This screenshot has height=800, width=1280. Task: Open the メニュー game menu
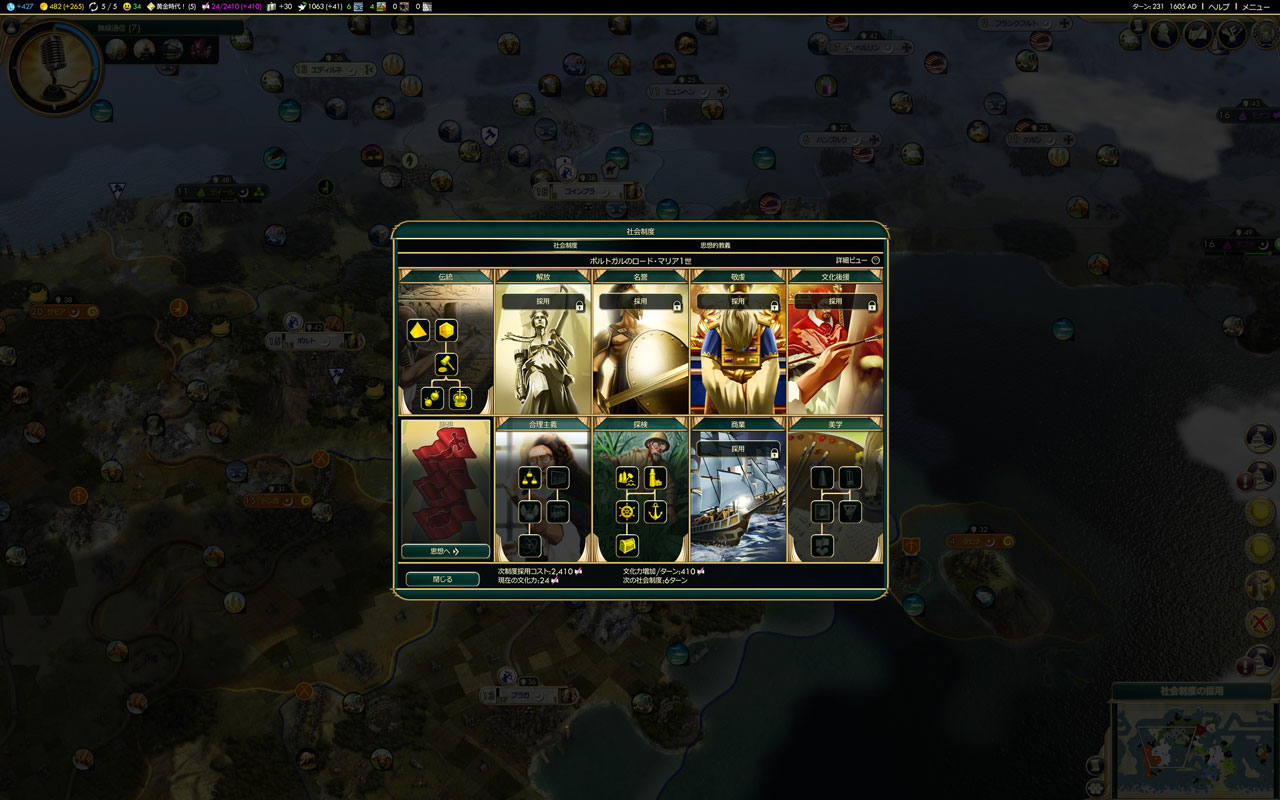(x=1255, y=7)
